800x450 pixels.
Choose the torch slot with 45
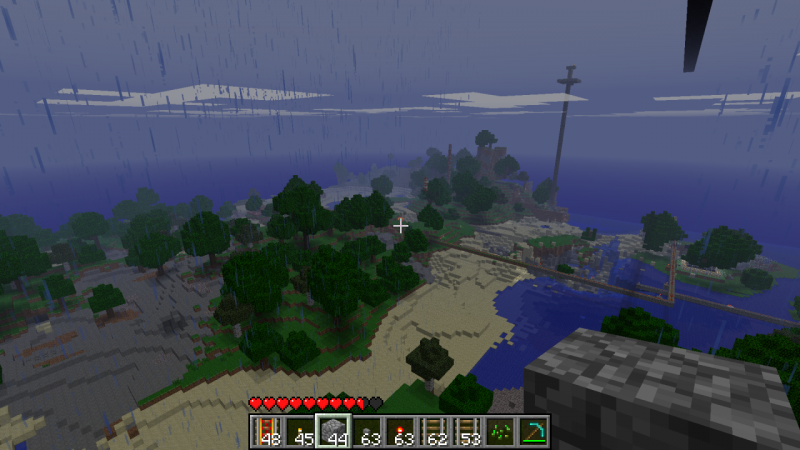(300, 430)
